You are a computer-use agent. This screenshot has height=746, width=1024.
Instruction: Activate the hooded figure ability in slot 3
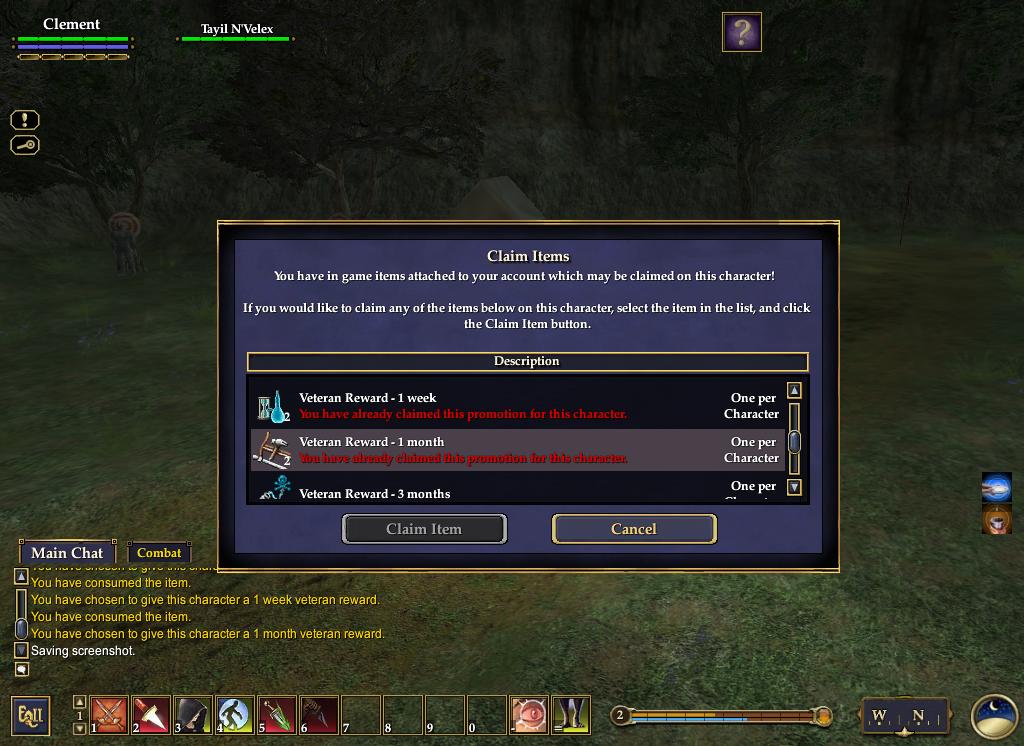pos(194,715)
